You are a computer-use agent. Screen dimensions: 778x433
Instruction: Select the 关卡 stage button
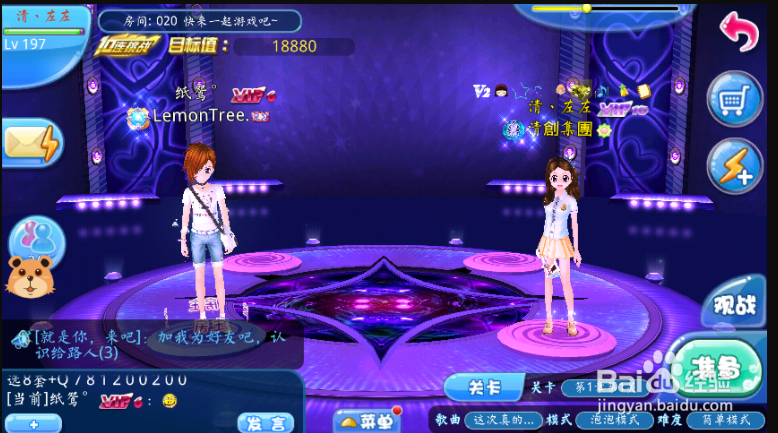click(483, 386)
